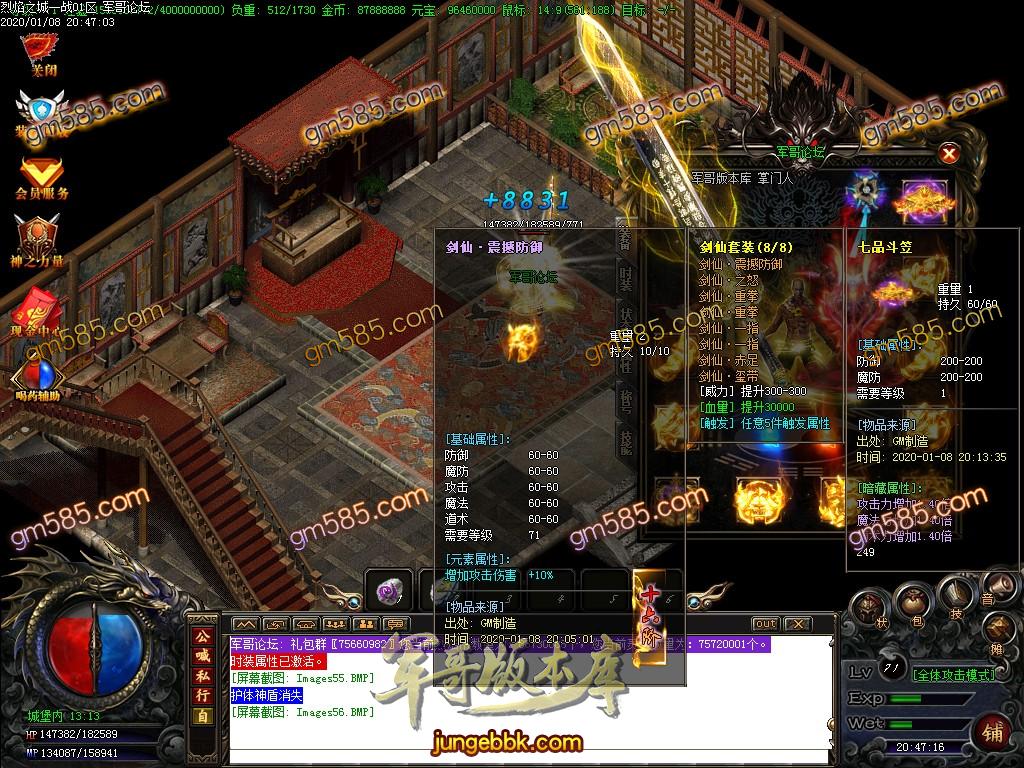Select the 私 private chat channel
This screenshot has width=1024, height=768.
203,676
